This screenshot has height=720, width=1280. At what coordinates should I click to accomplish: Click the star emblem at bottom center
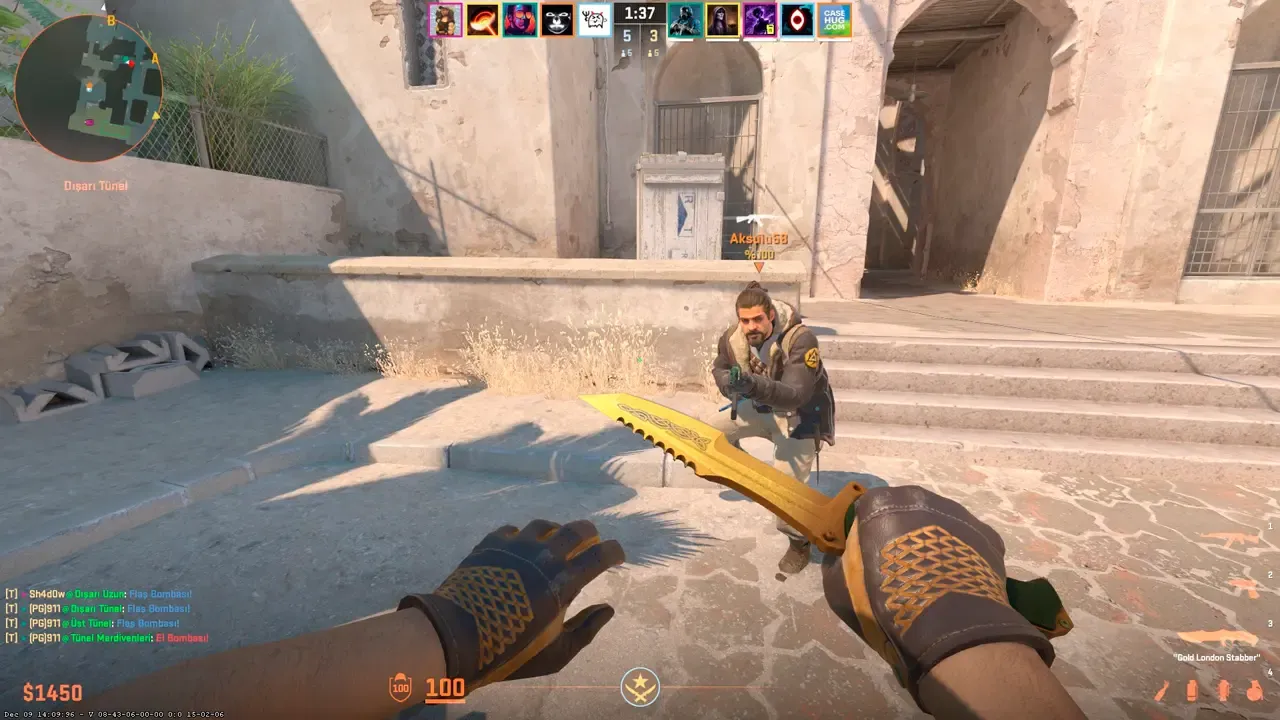(x=639, y=687)
